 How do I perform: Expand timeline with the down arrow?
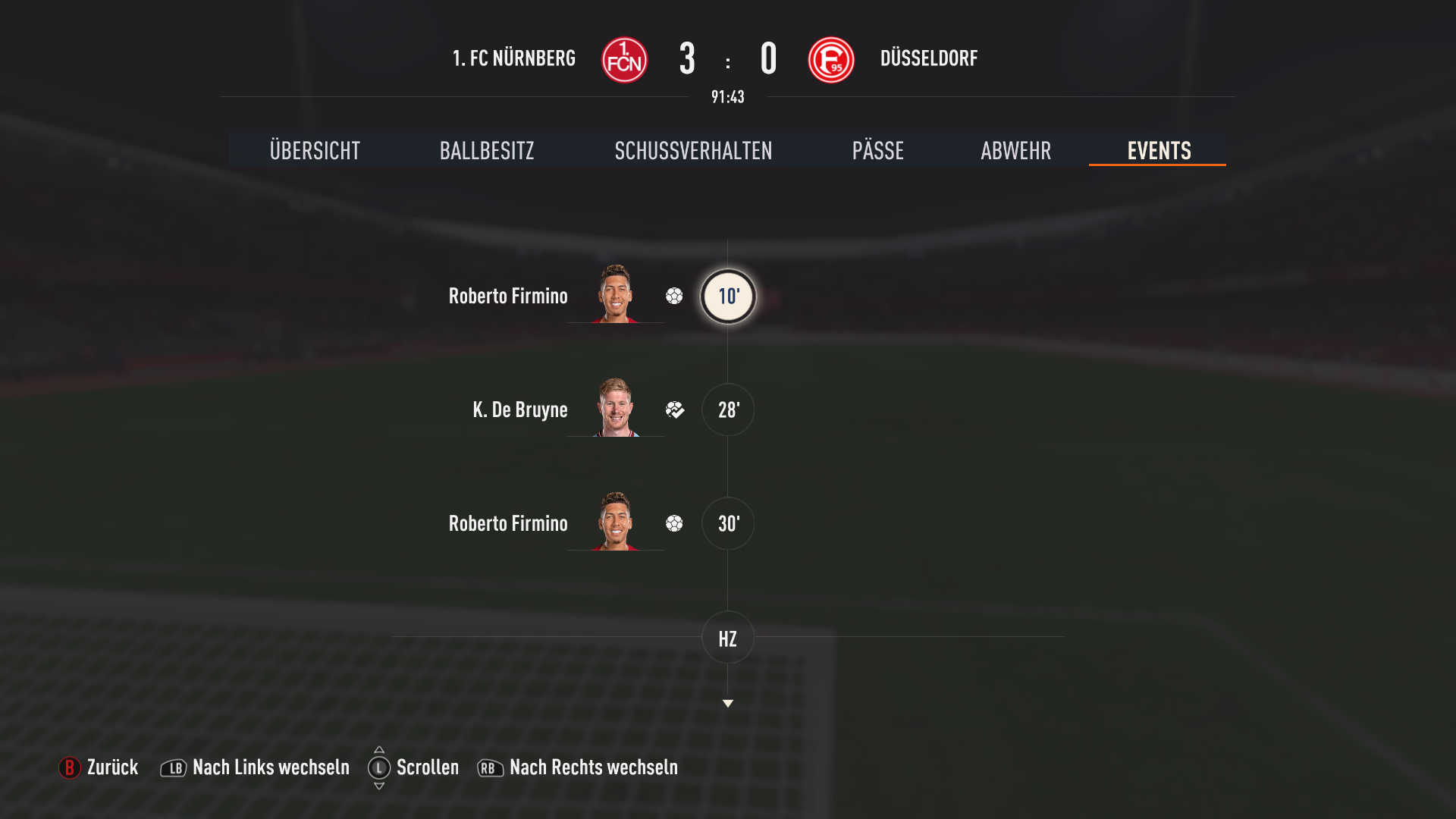click(728, 704)
